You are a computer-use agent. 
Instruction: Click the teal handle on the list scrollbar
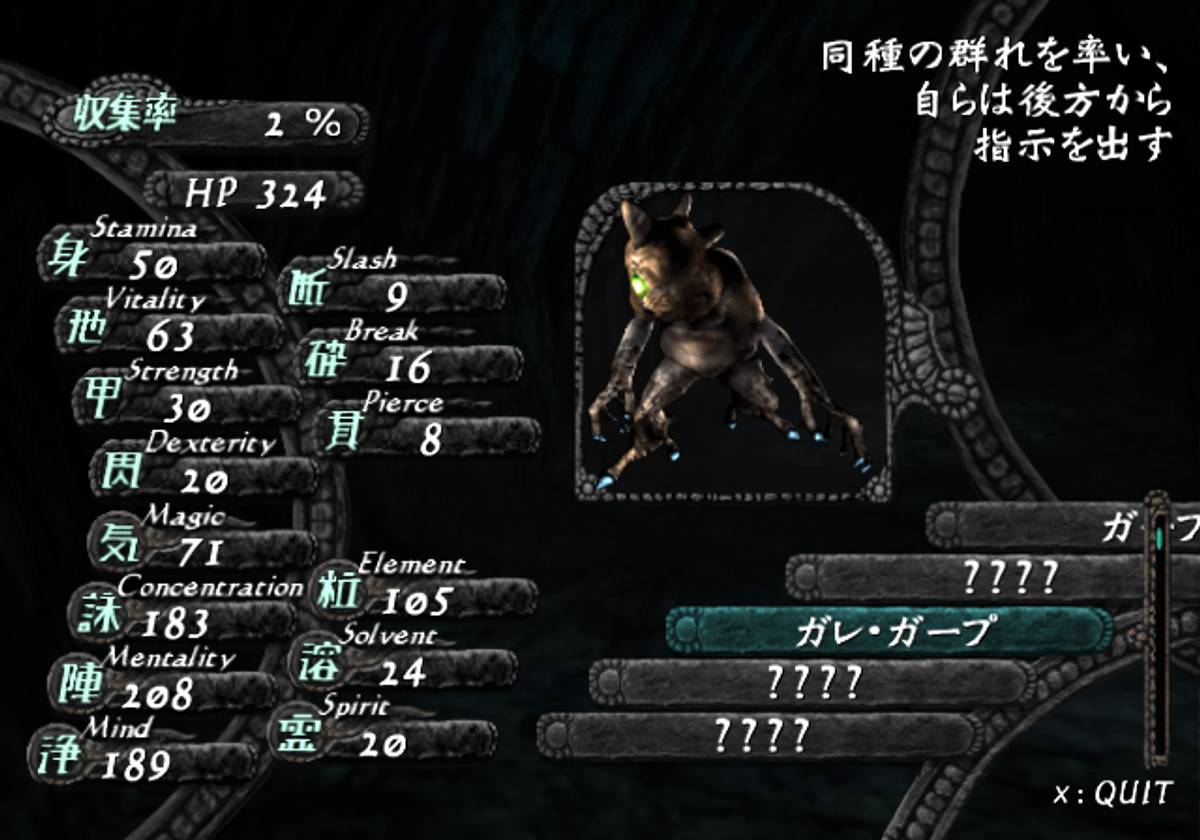1159,539
